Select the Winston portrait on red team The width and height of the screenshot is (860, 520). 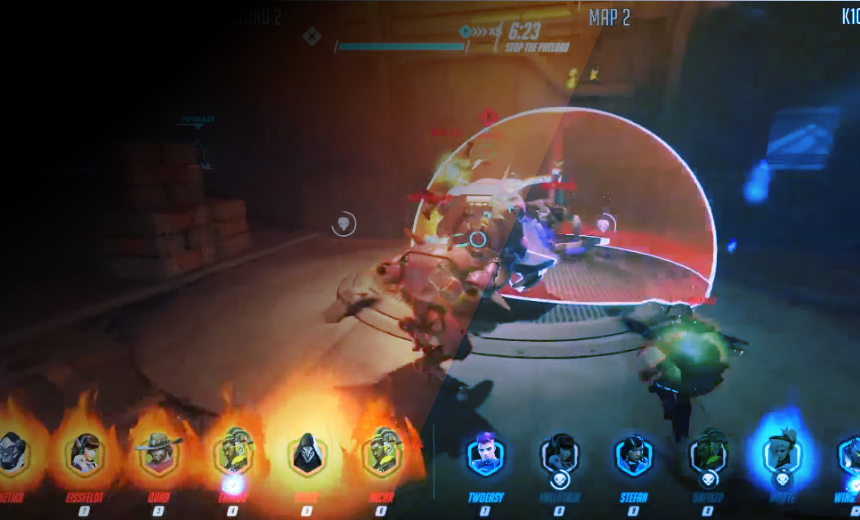click(x=12, y=454)
